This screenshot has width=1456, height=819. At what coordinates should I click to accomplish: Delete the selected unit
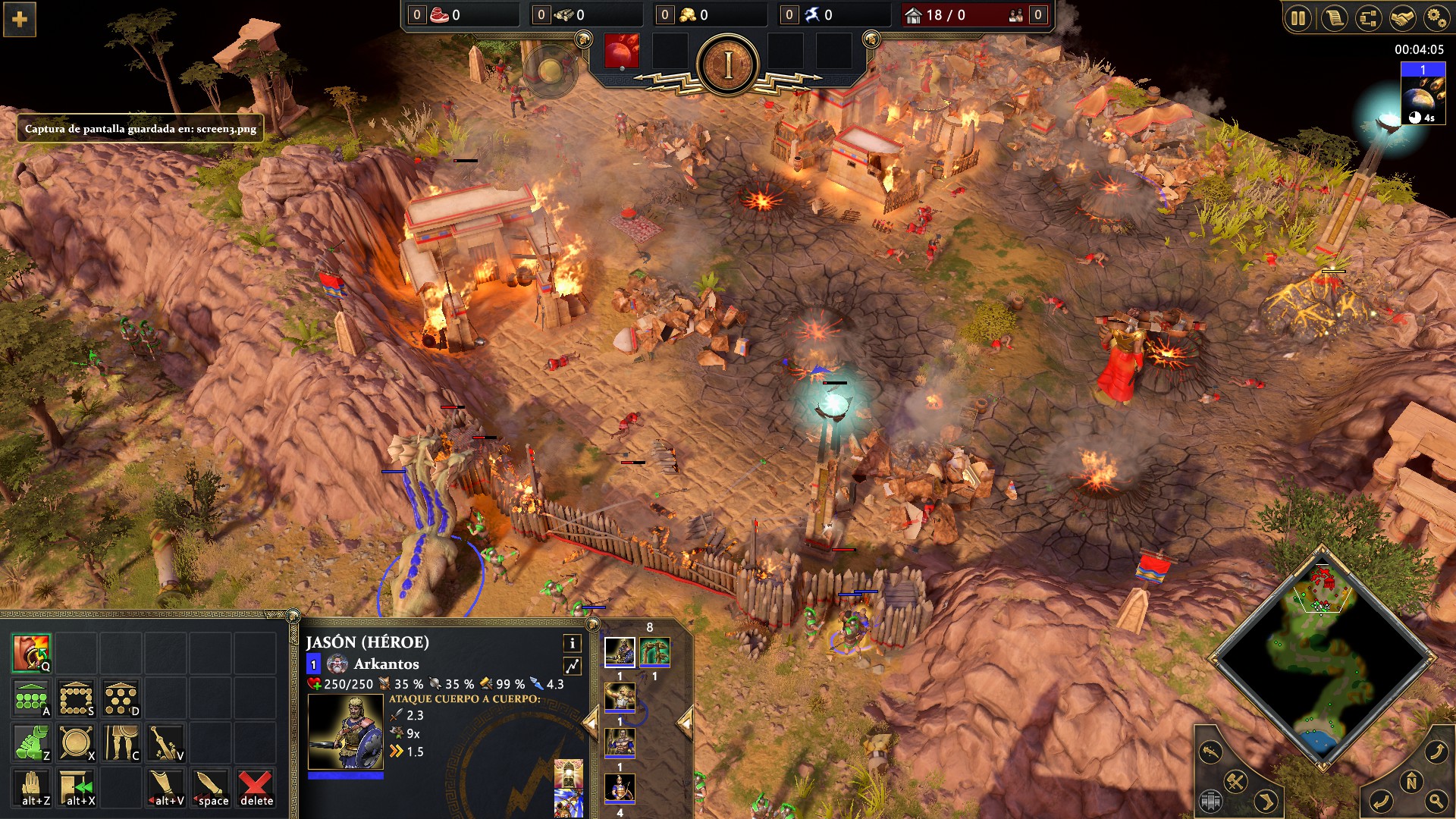pyautogui.click(x=256, y=789)
